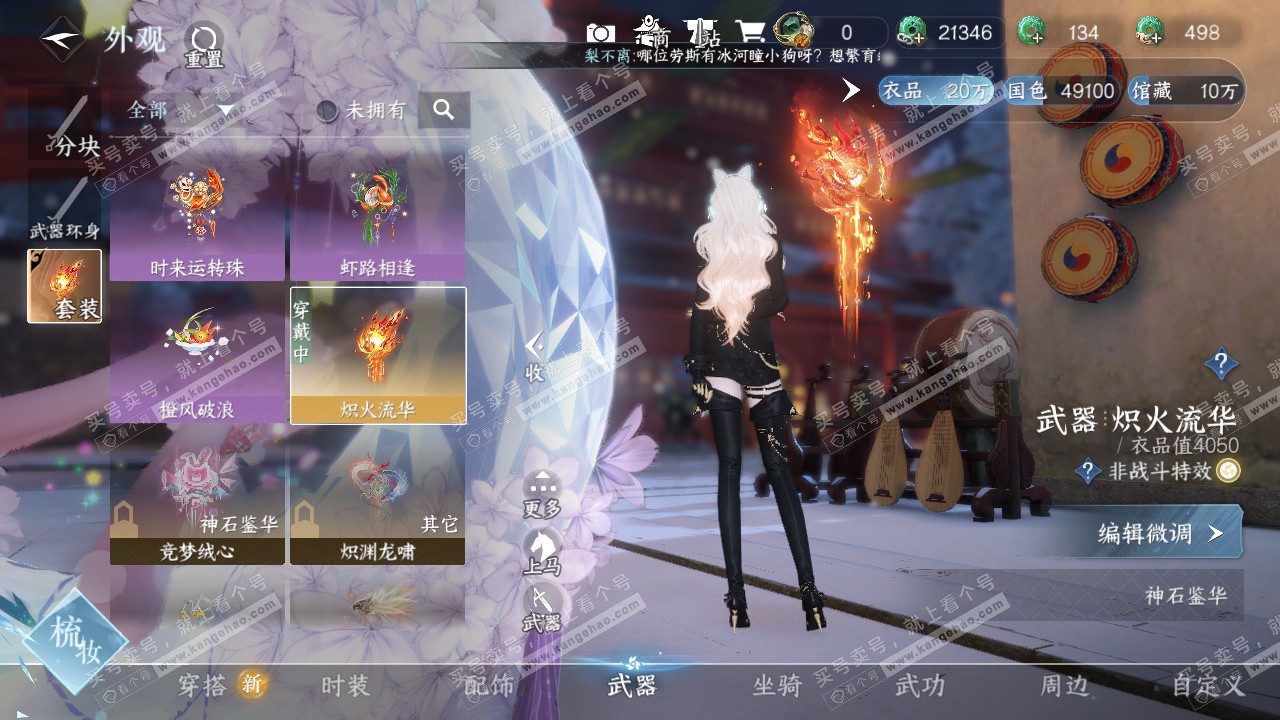Select the equipped 炽火流华 skin
This screenshot has width=1280, height=720.
[x=378, y=356]
